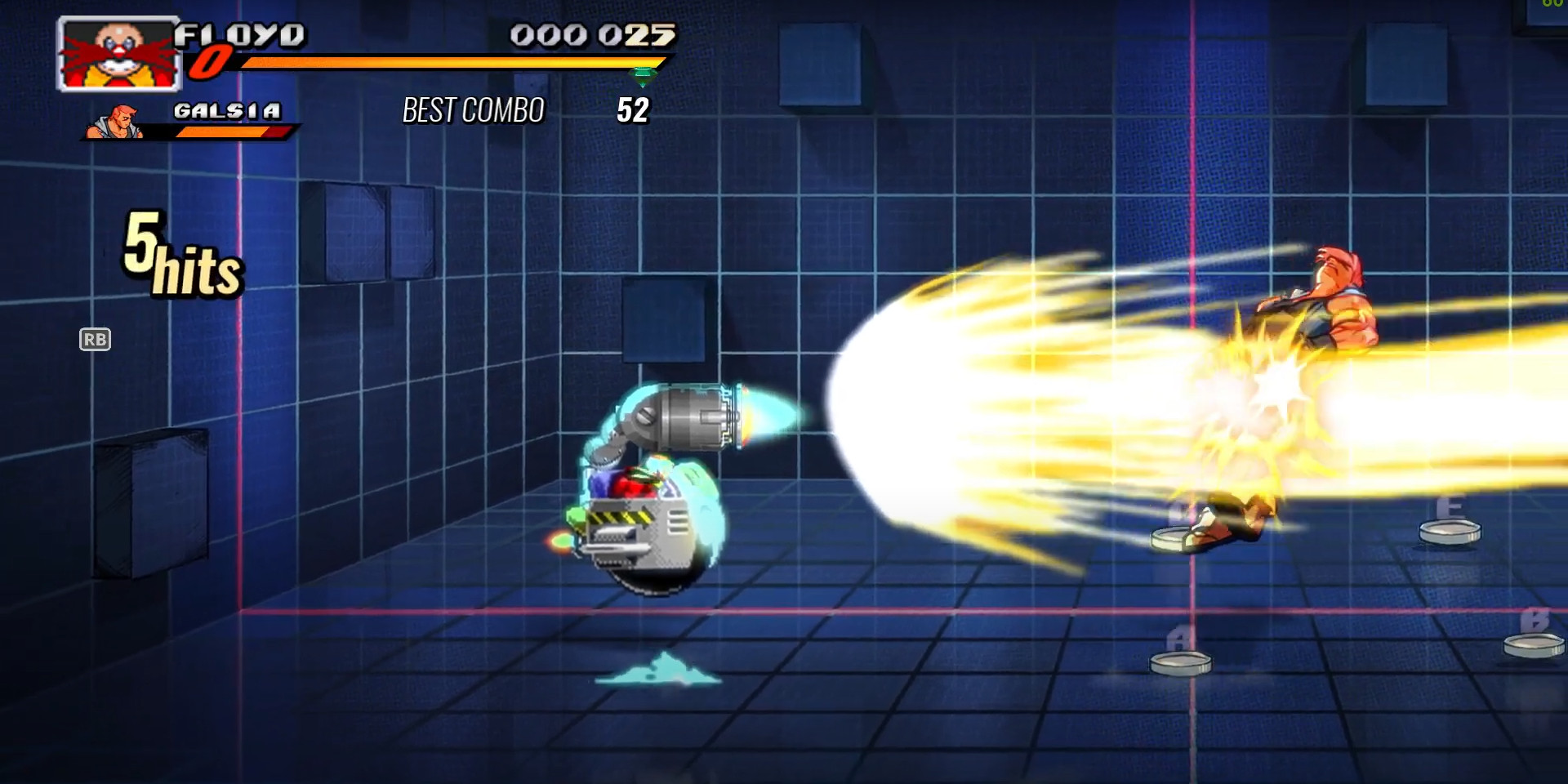The height and width of the screenshot is (784, 1568).
Task: Click the RB controller button prompt
Action: [x=96, y=340]
